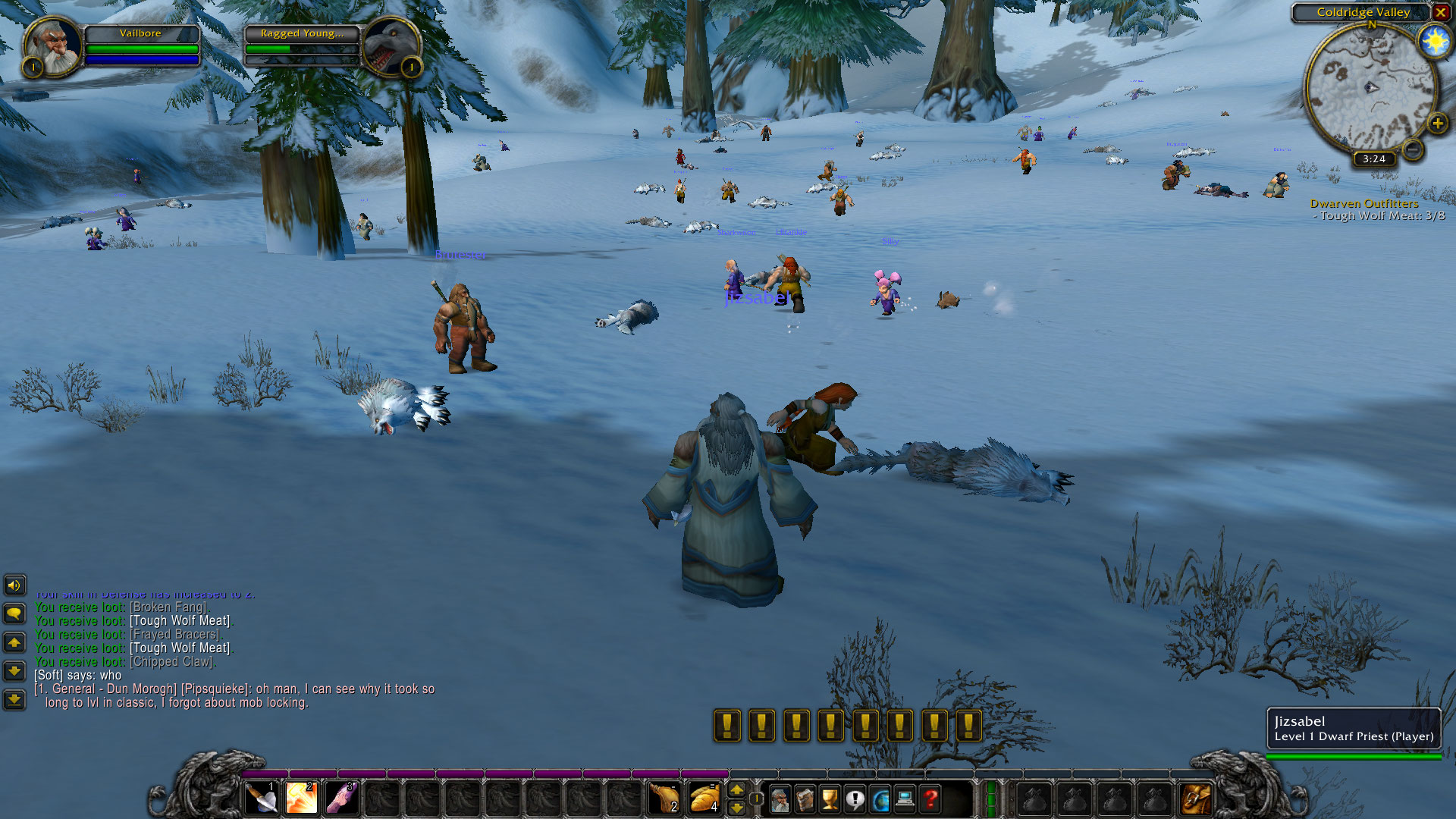Click the golden trophy micro menu icon
Viewport: 1456px width, 819px height.
[x=830, y=799]
